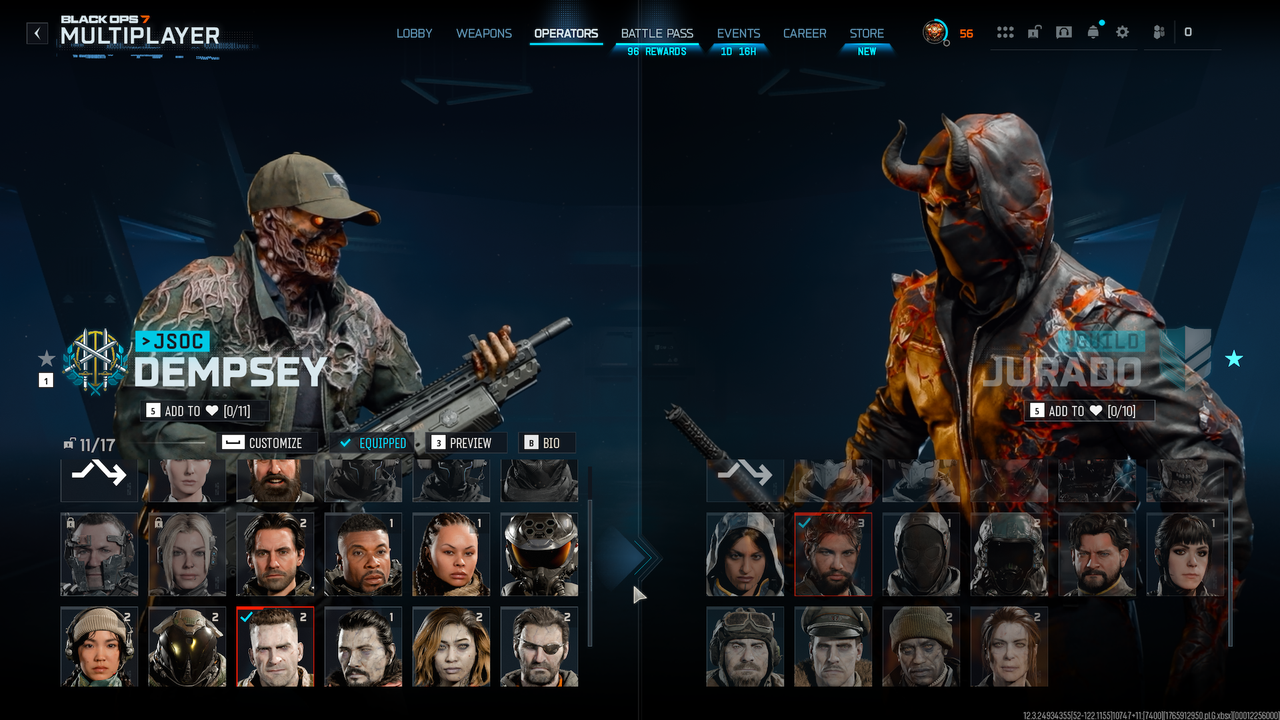The height and width of the screenshot is (720, 1280).
Task: Open the notifications bell
Action: pos(1093,32)
